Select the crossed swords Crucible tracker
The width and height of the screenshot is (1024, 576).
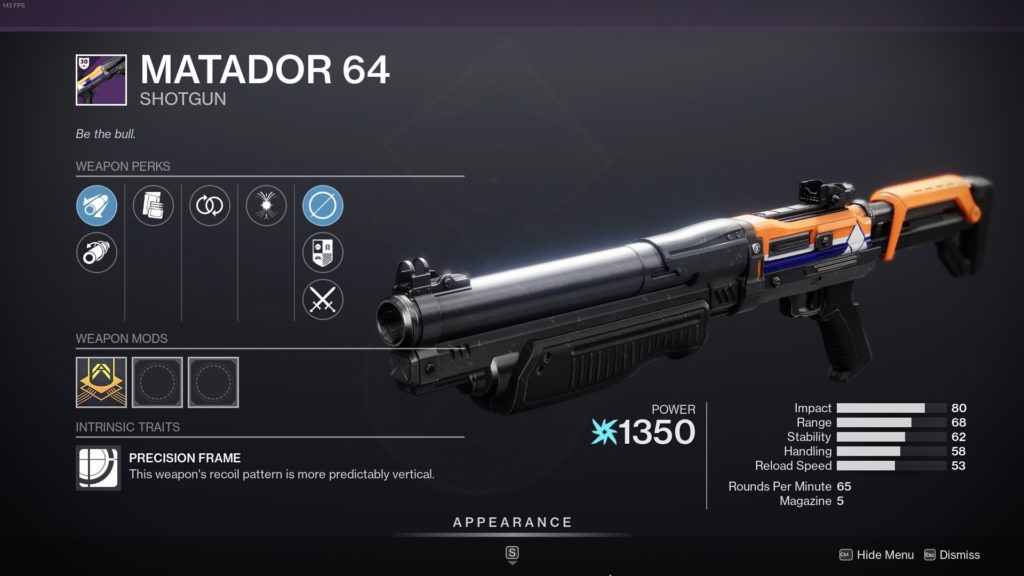point(323,299)
